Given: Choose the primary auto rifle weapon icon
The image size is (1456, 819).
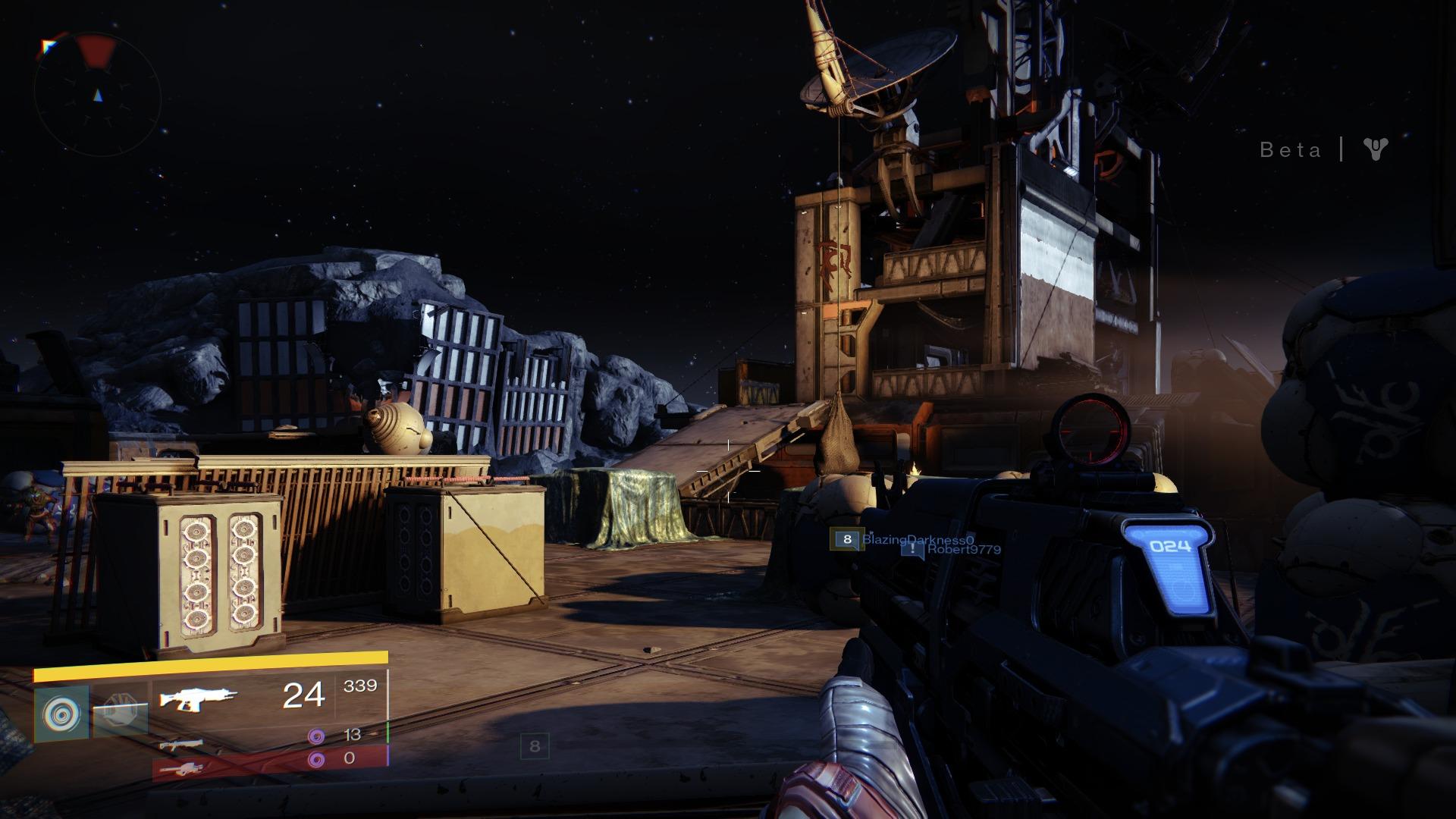Looking at the screenshot, I should pos(198,696).
